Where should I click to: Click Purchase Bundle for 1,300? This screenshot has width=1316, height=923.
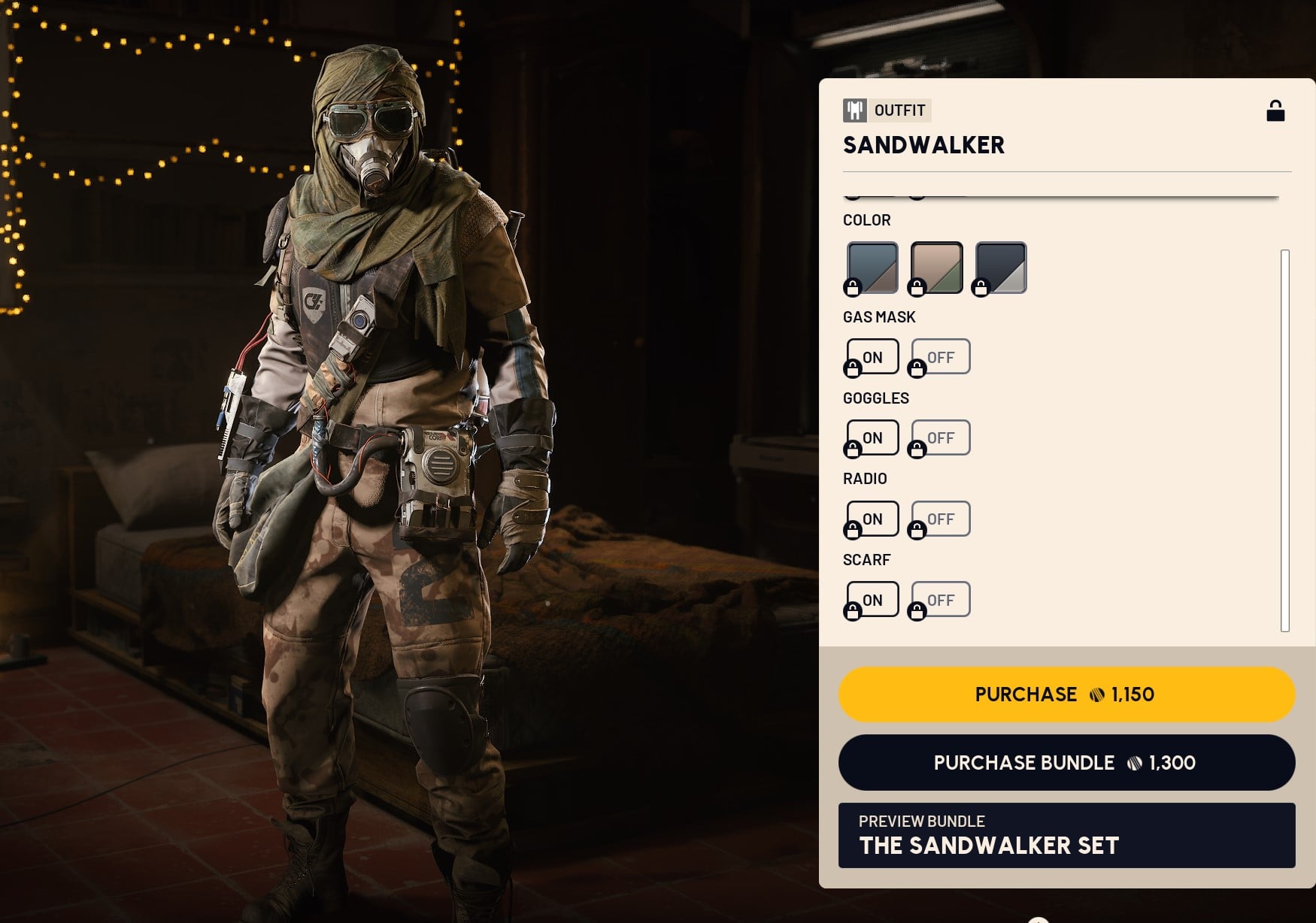[1066, 763]
